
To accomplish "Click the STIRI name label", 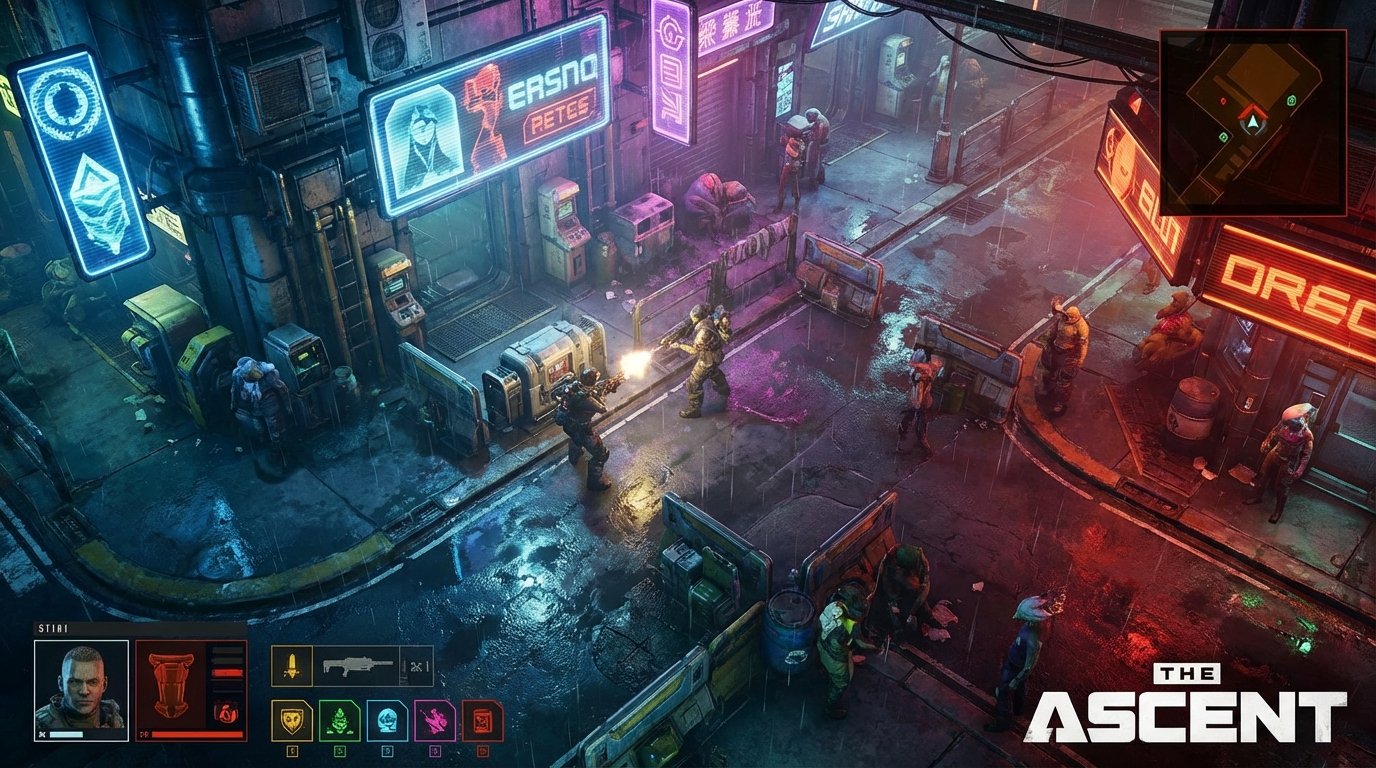I will pyautogui.click(x=52, y=627).
